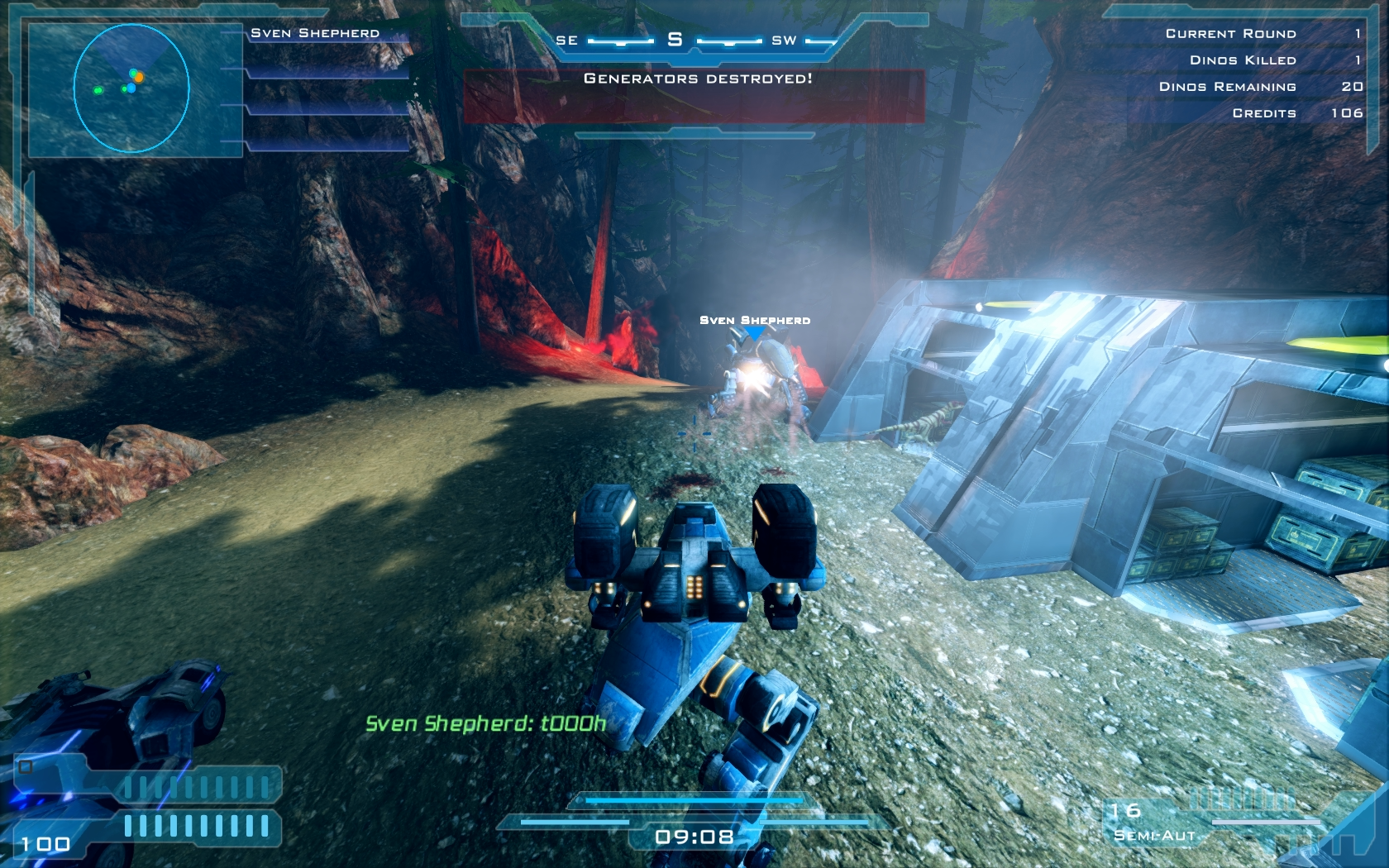The image size is (1389, 868).
Task: Select the Semi-Auto fire mode indicator
Action: pos(1154,836)
